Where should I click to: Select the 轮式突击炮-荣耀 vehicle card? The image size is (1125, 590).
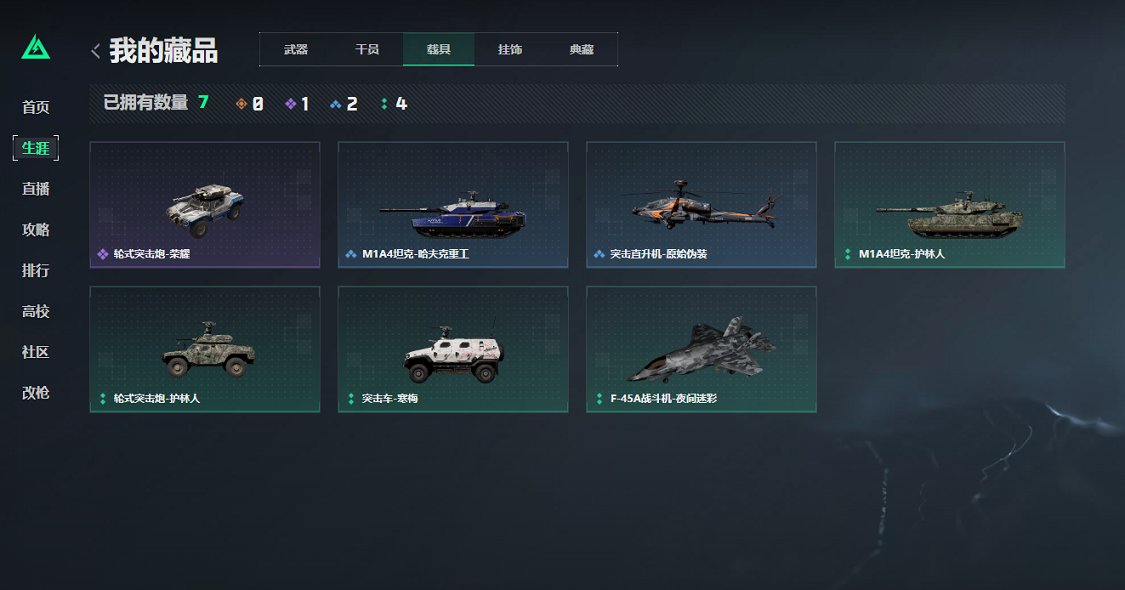click(x=205, y=205)
